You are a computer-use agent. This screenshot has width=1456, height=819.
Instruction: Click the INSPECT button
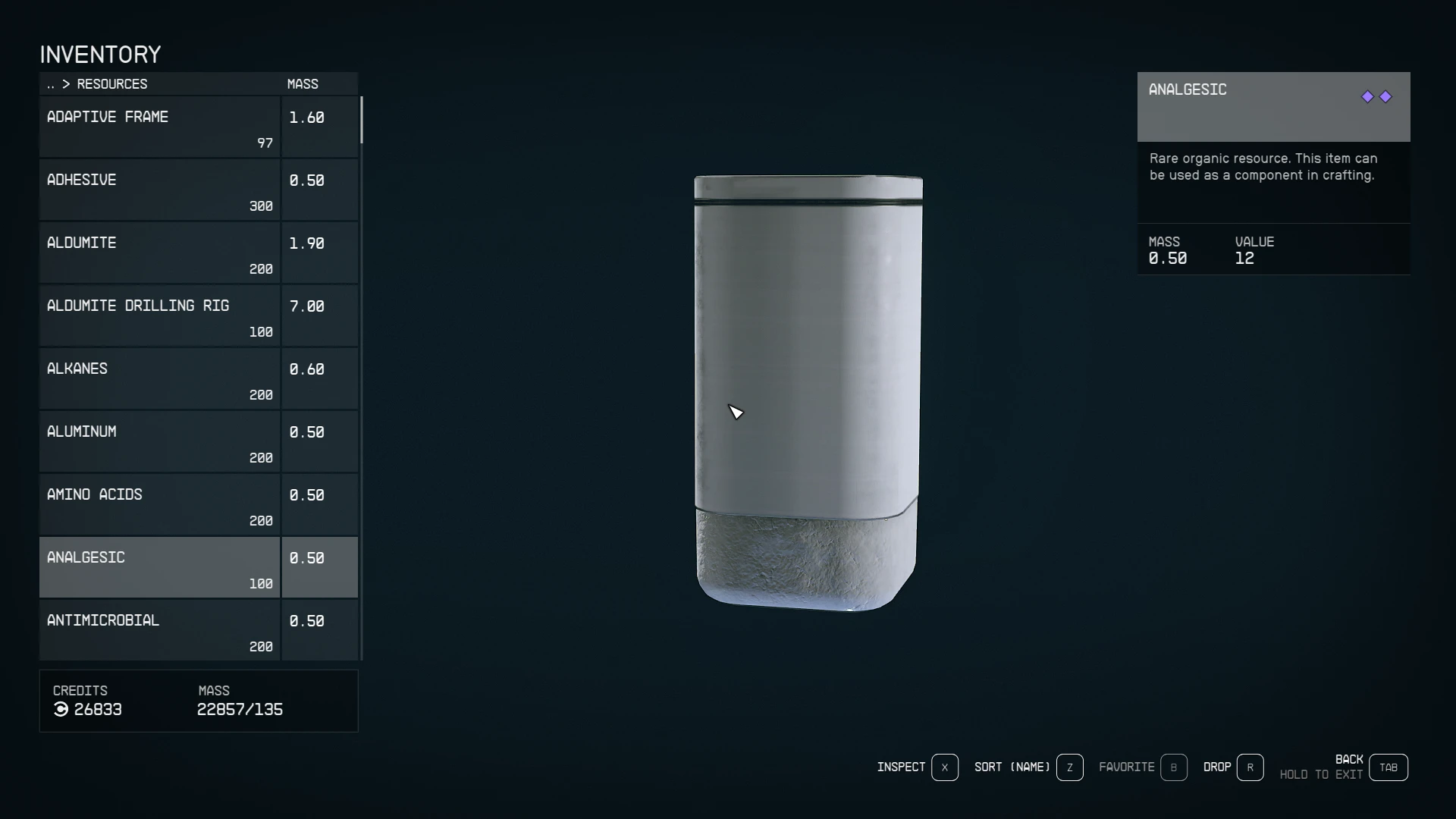click(x=900, y=767)
